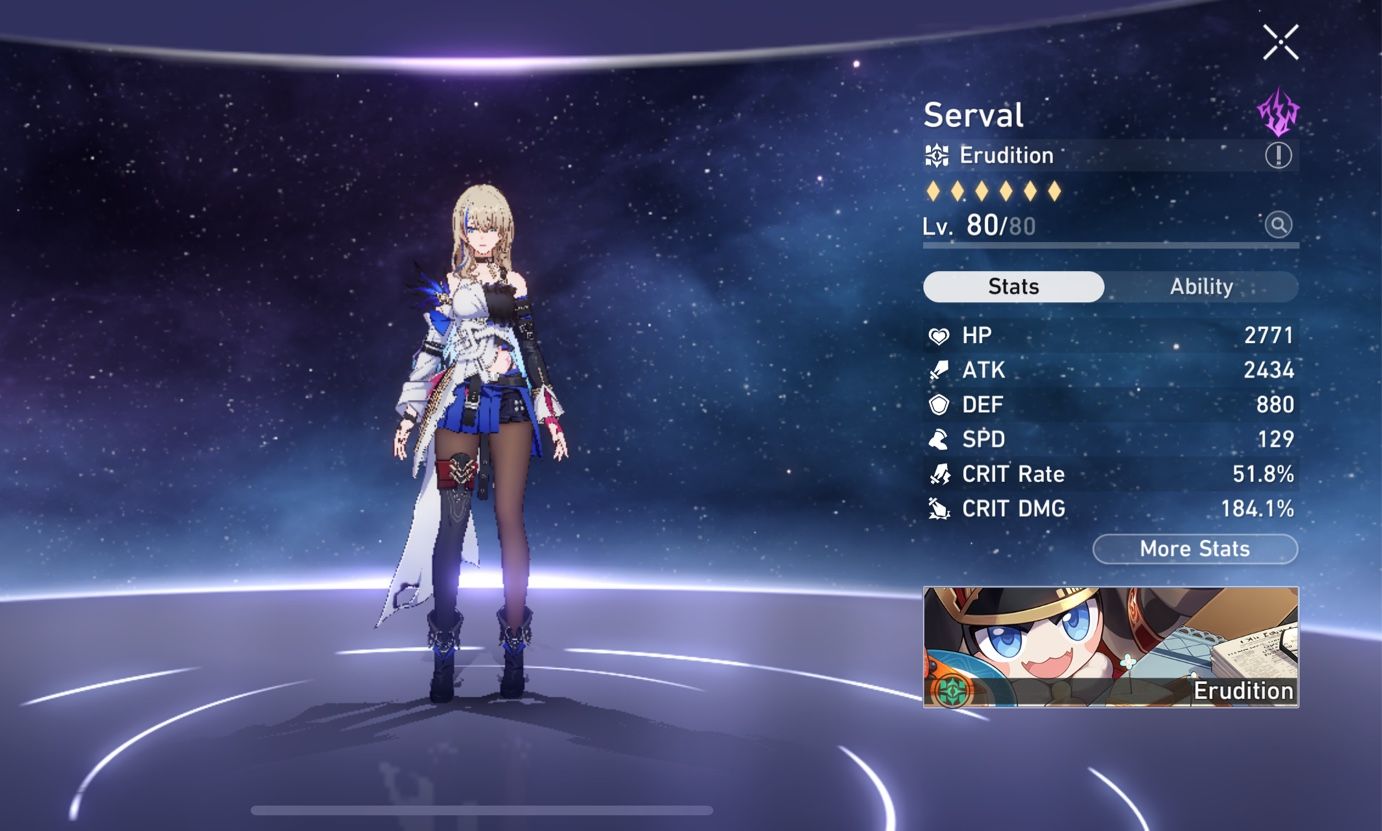Image resolution: width=1382 pixels, height=831 pixels.
Task: Click the CRIT DMG stat icon
Action: pyautogui.click(x=937, y=508)
